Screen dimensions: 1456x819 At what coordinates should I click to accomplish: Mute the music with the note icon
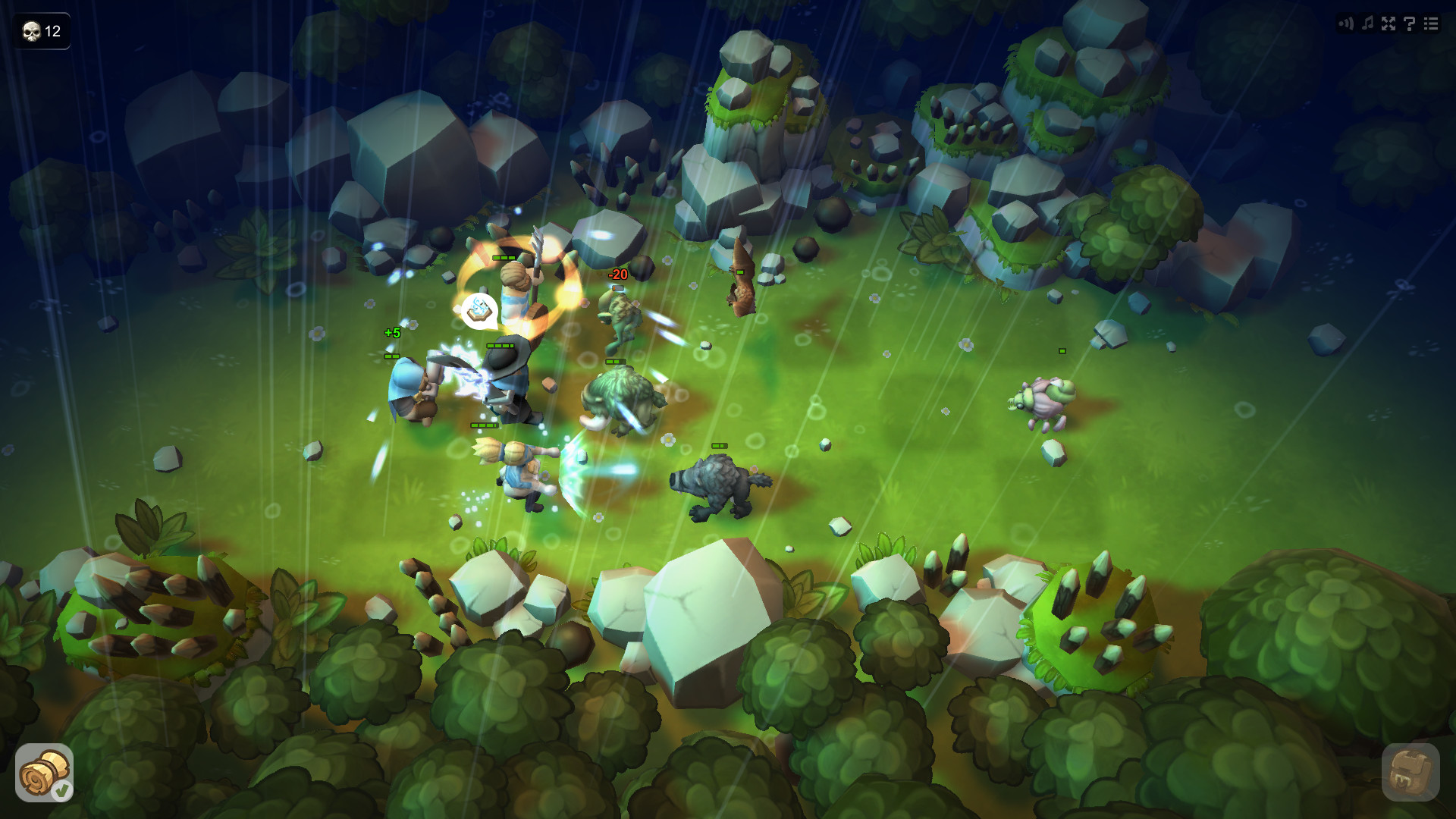click(x=1367, y=23)
